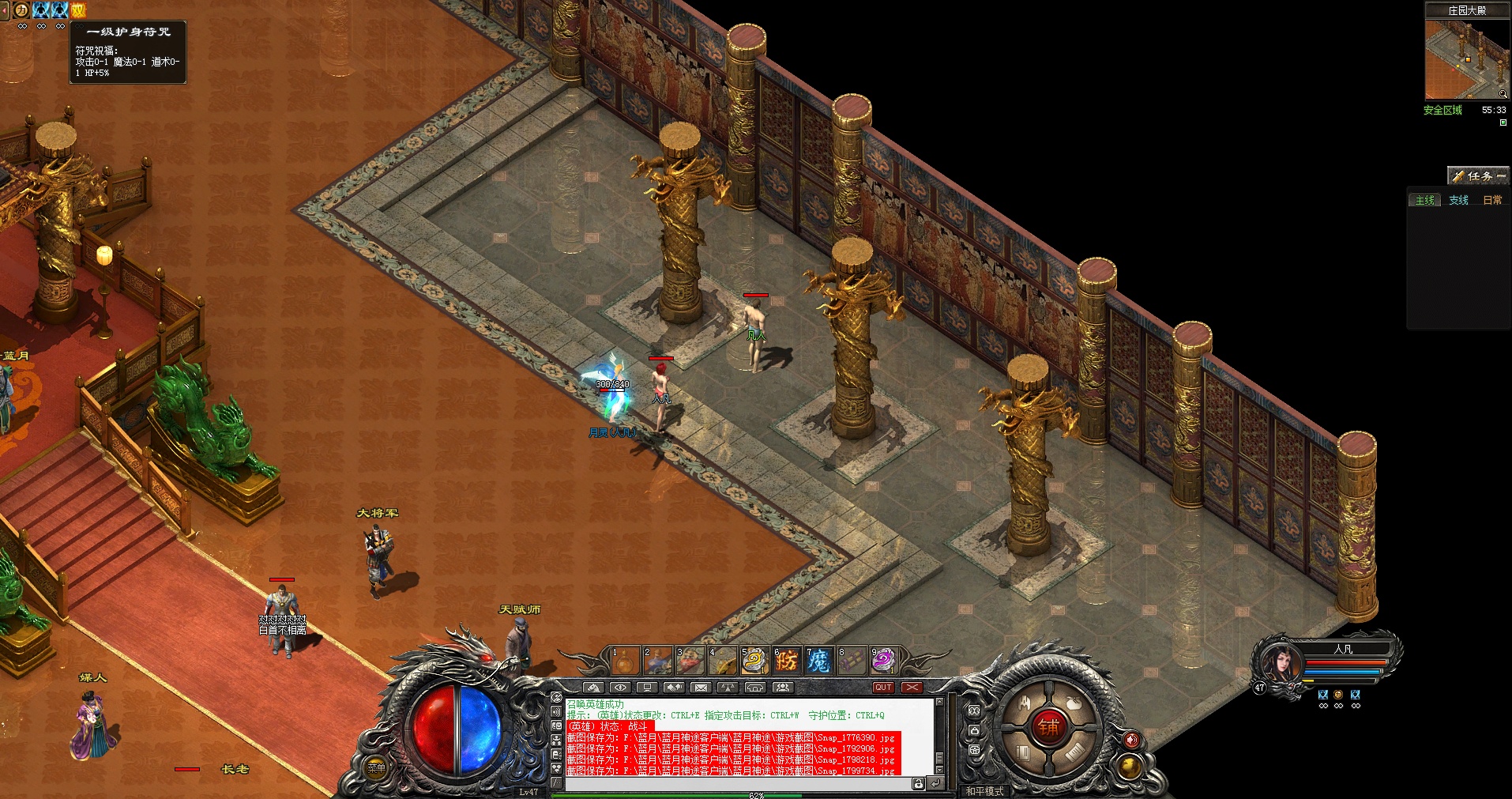Select the orange potion in hotbar slot 1

(625, 661)
